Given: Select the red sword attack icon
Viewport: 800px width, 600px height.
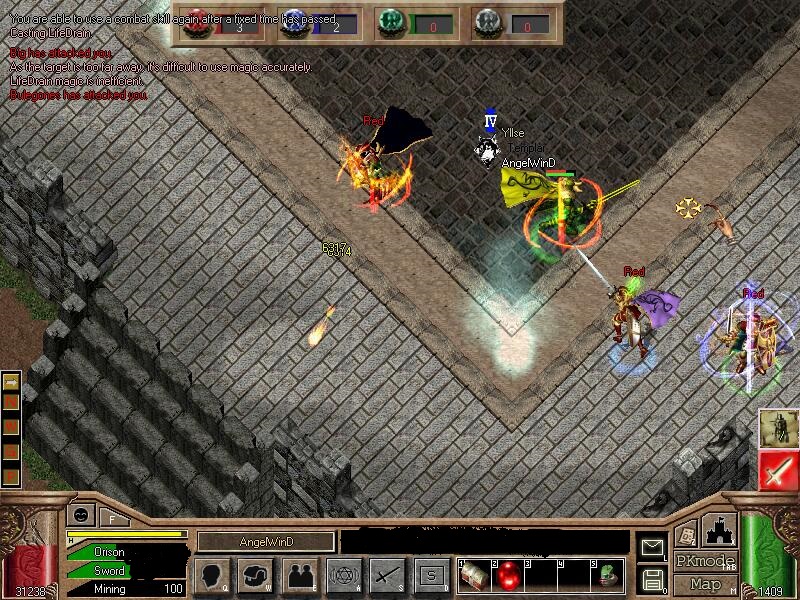Looking at the screenshot, I should point(778,468).
